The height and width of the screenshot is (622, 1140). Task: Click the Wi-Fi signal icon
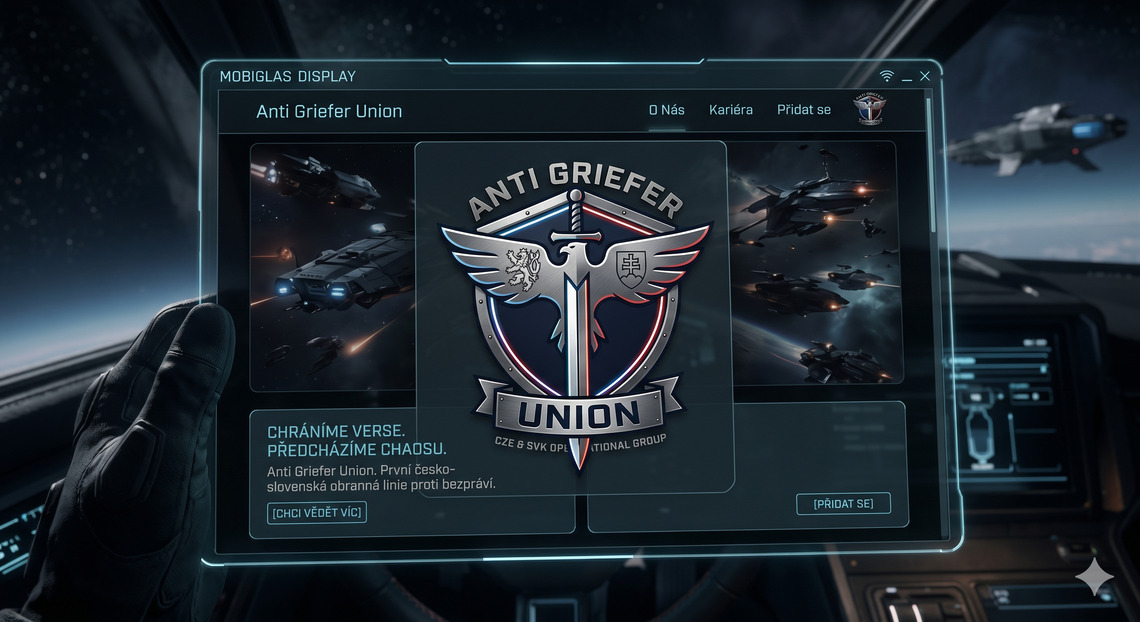click(886, 77)
